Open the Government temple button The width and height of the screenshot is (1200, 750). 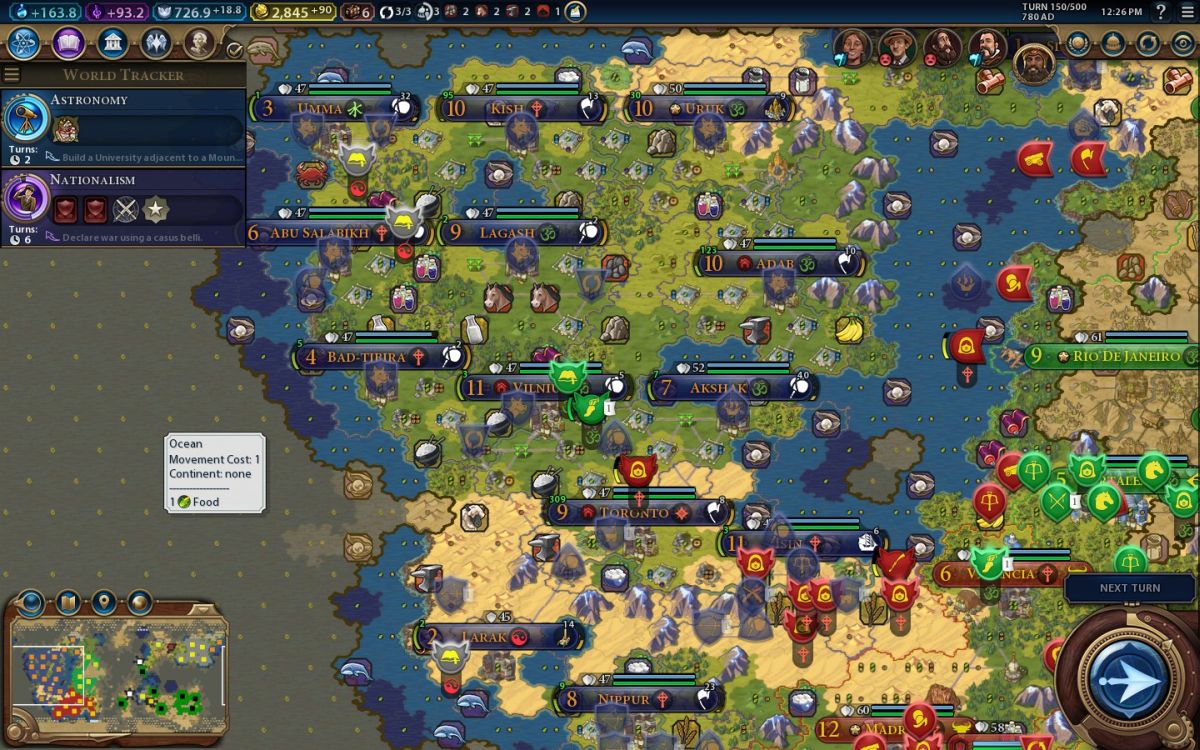click(112, 43)
